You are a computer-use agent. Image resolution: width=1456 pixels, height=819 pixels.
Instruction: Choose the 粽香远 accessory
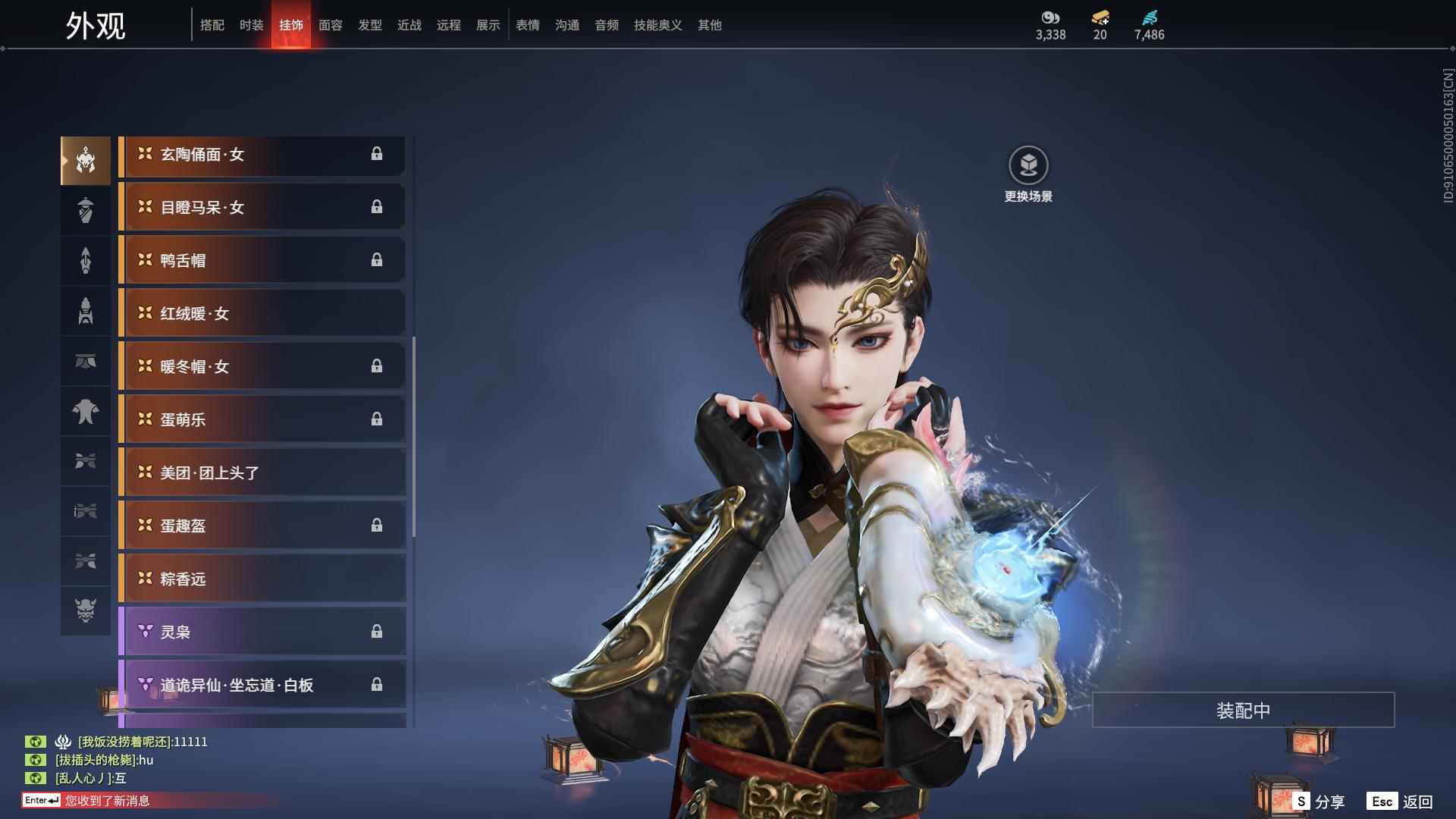point(262,579)
